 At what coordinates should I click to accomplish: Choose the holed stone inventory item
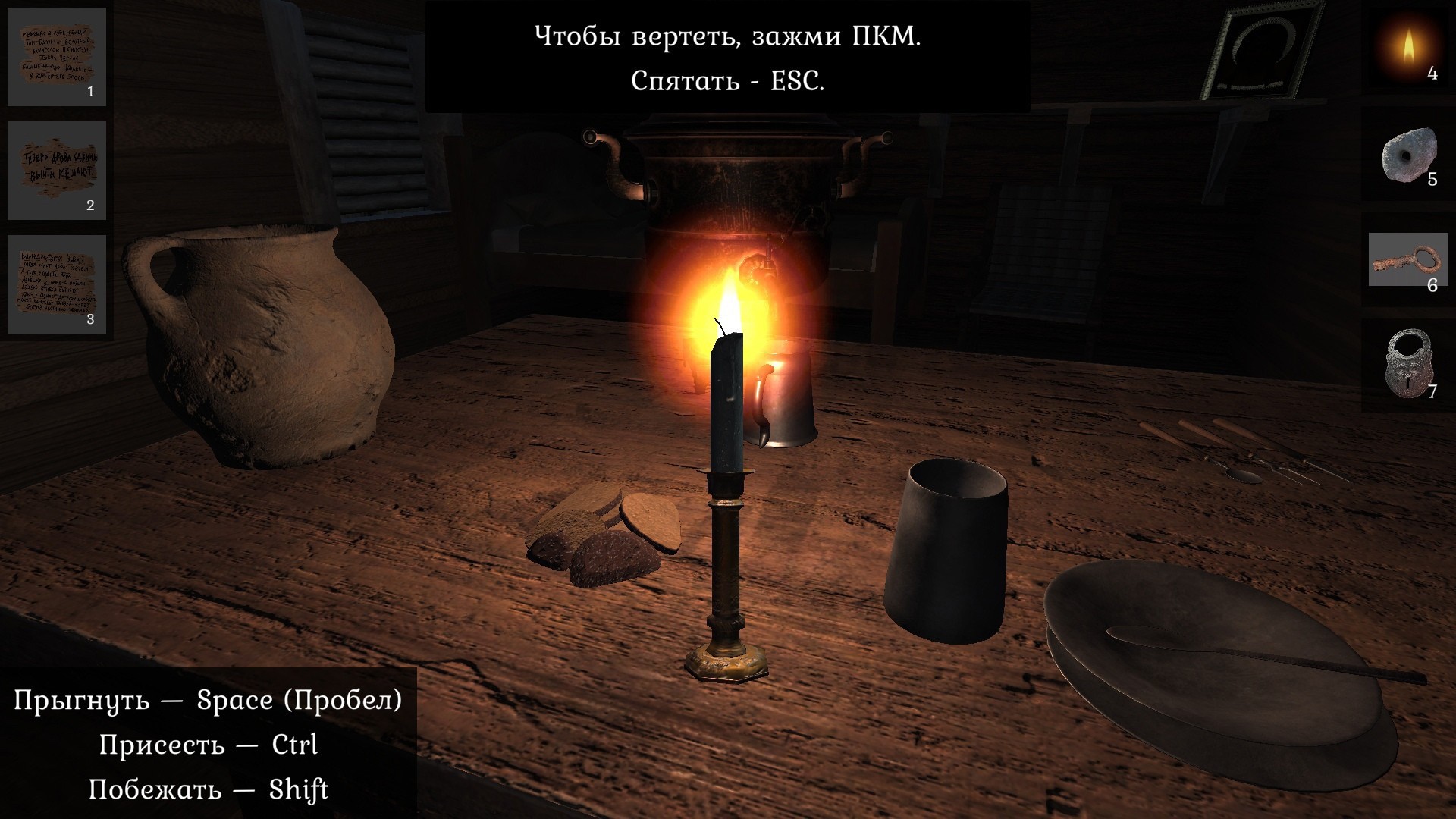pos(1407,158)
